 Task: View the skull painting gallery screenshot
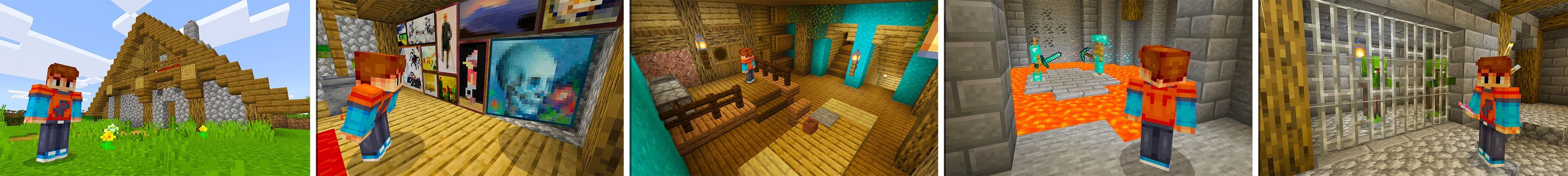point(470,88)
